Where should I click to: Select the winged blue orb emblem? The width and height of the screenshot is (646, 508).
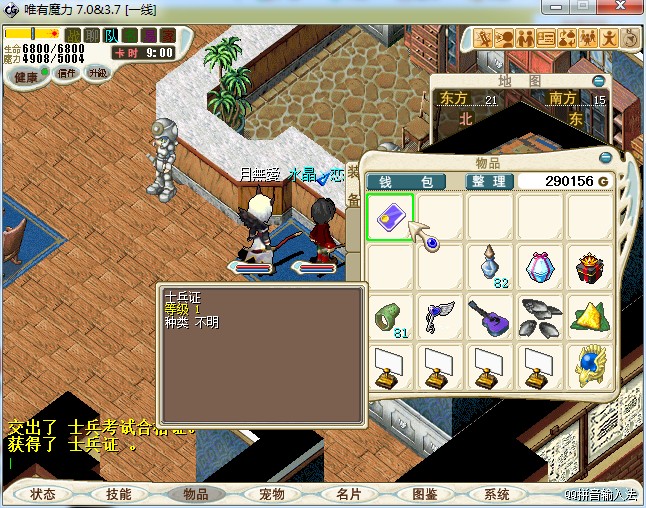(590, 368)
